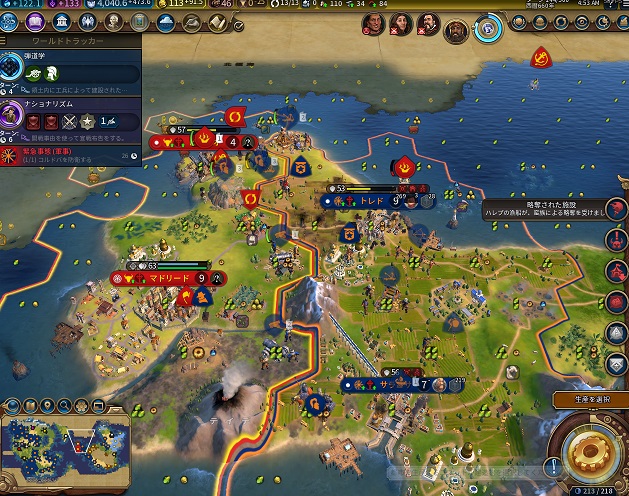Open the civics tree book icon

point(36,23)
